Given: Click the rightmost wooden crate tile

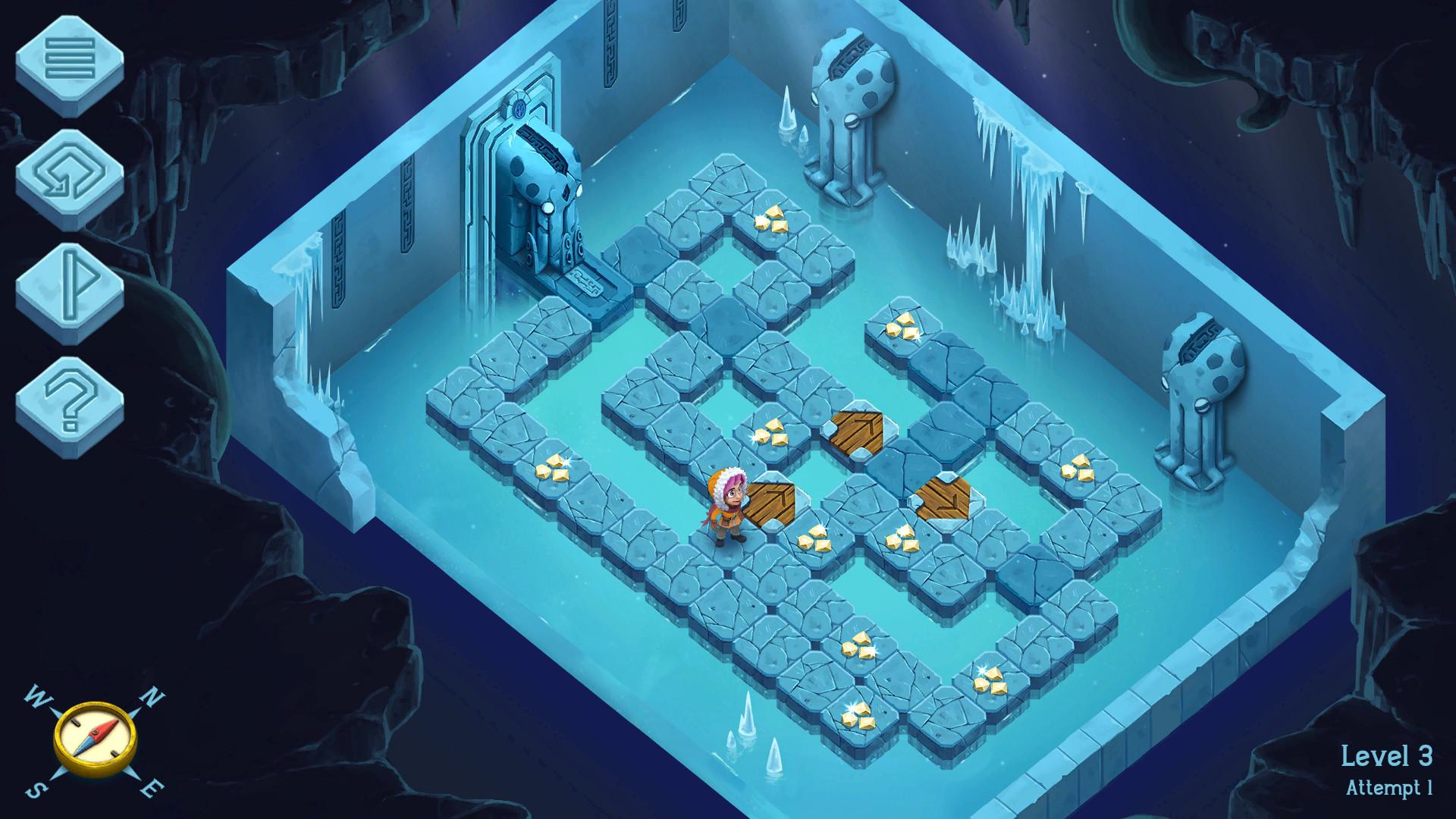Looking at the screenshot, I should [x=945, y=497].
